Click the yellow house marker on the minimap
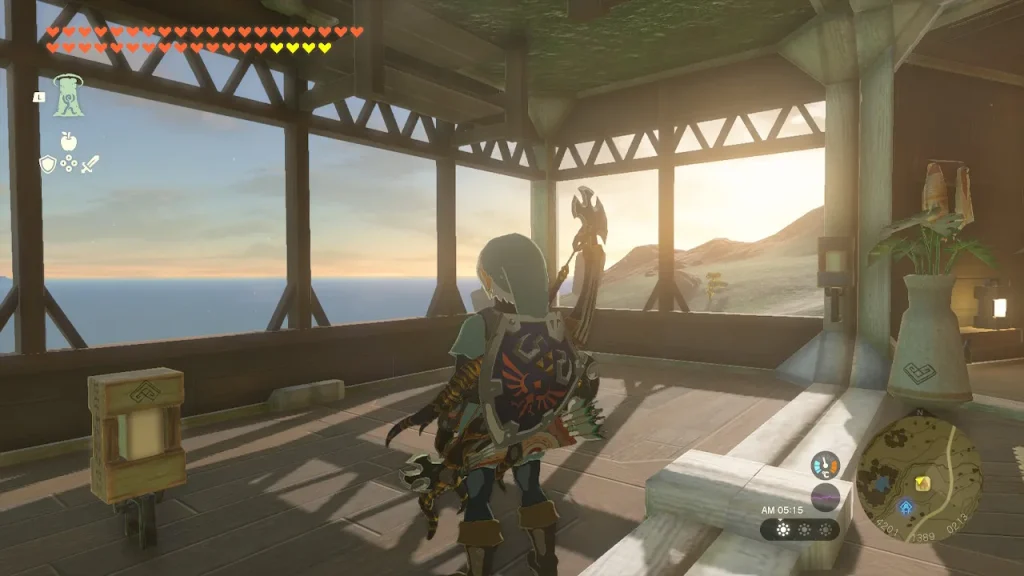This screenshot has width=1024, height=576. [x=922, y=484]
